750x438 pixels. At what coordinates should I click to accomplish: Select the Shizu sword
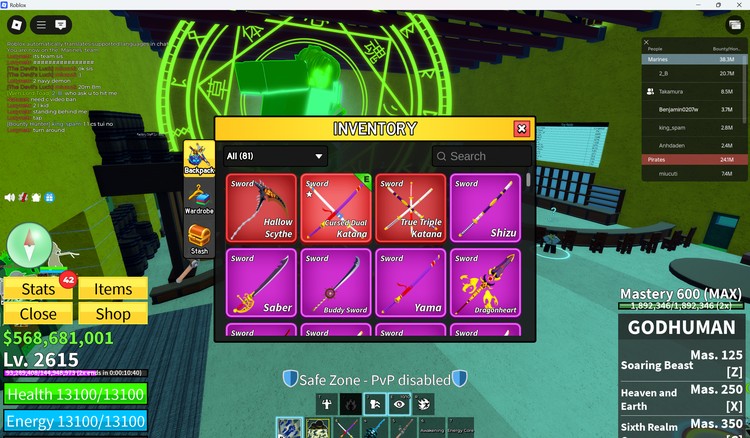point(485,208)
